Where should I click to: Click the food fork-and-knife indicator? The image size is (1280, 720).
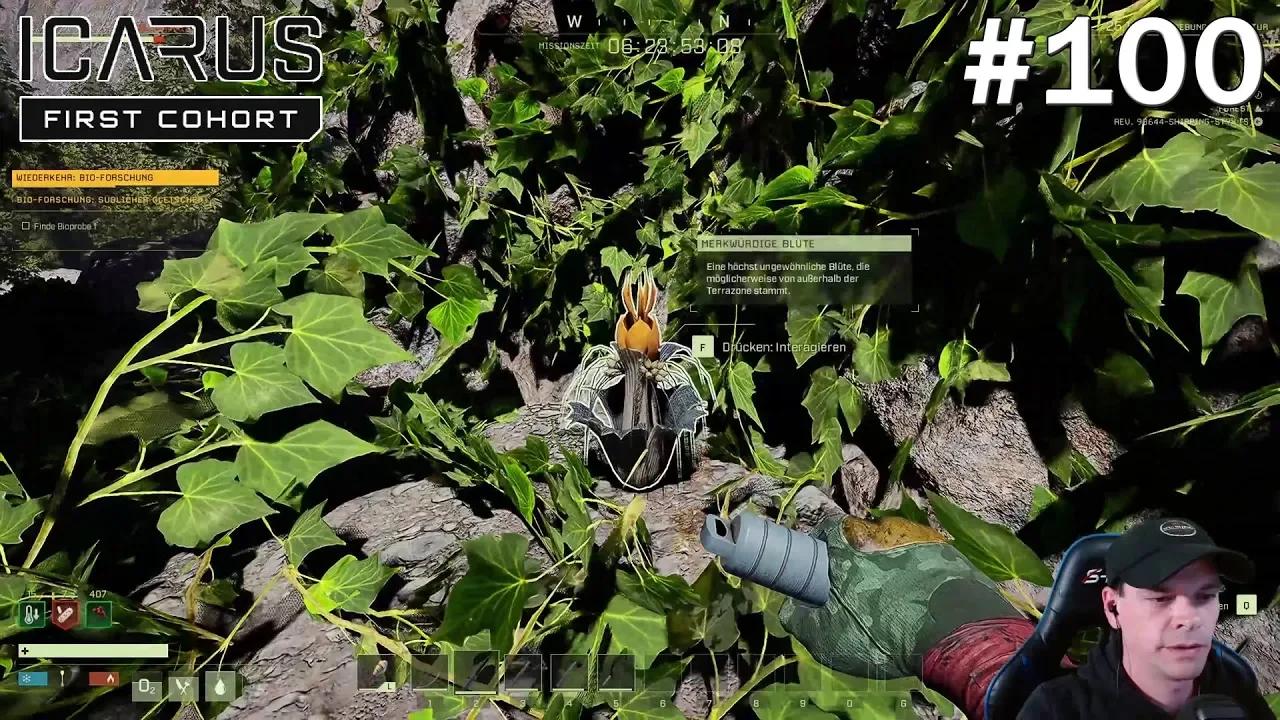point(183,686)
